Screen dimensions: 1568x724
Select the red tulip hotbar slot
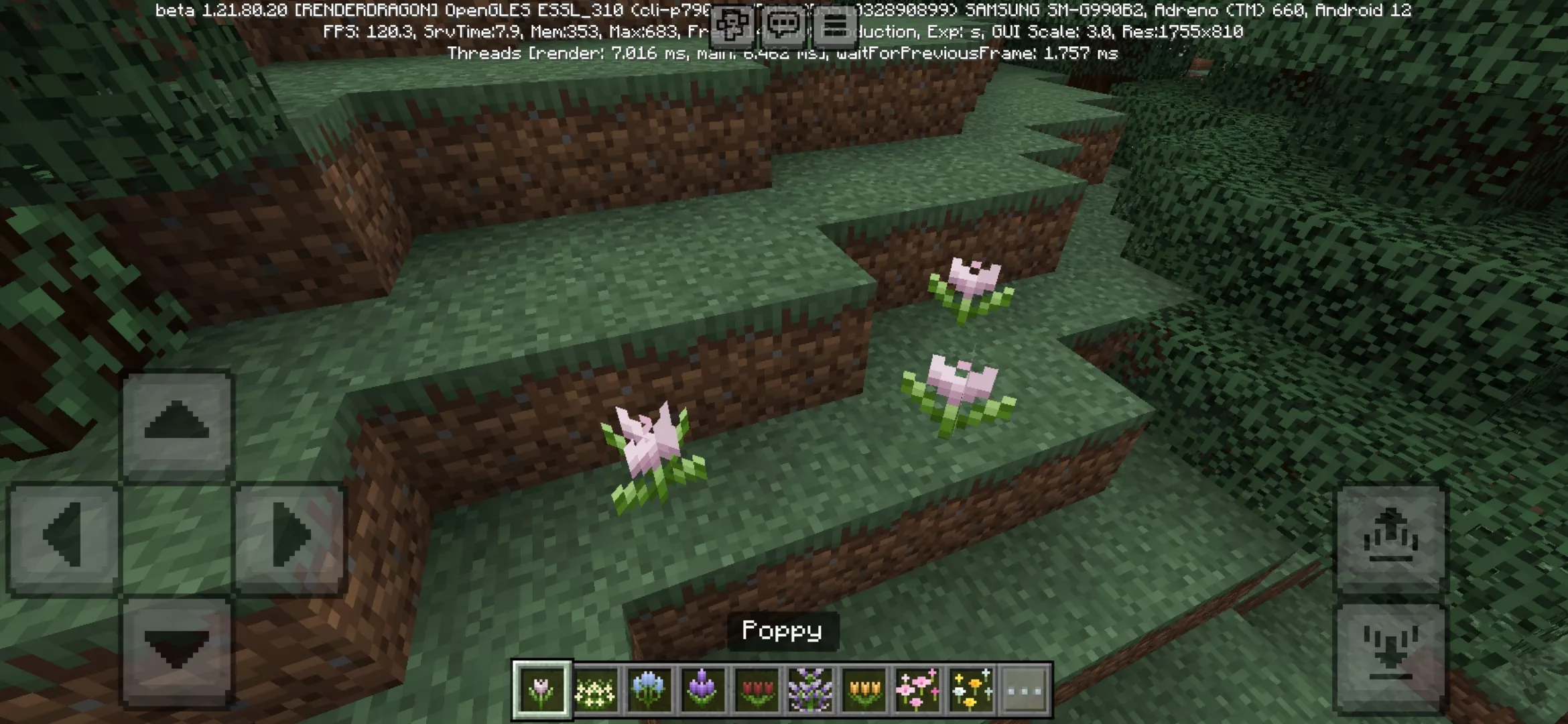coord(757,690)
